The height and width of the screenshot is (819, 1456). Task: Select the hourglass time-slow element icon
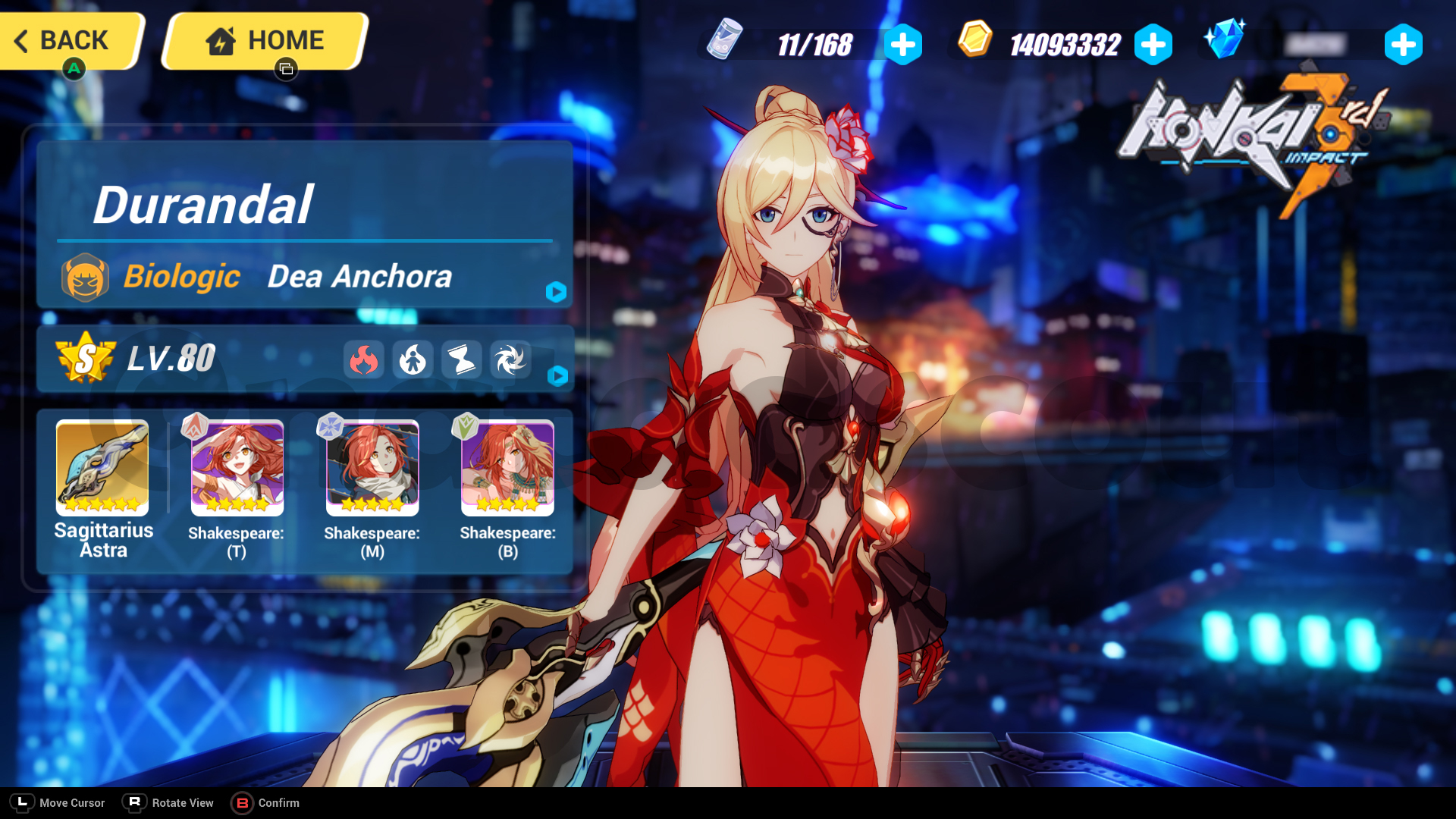click(x=462, y=360)
